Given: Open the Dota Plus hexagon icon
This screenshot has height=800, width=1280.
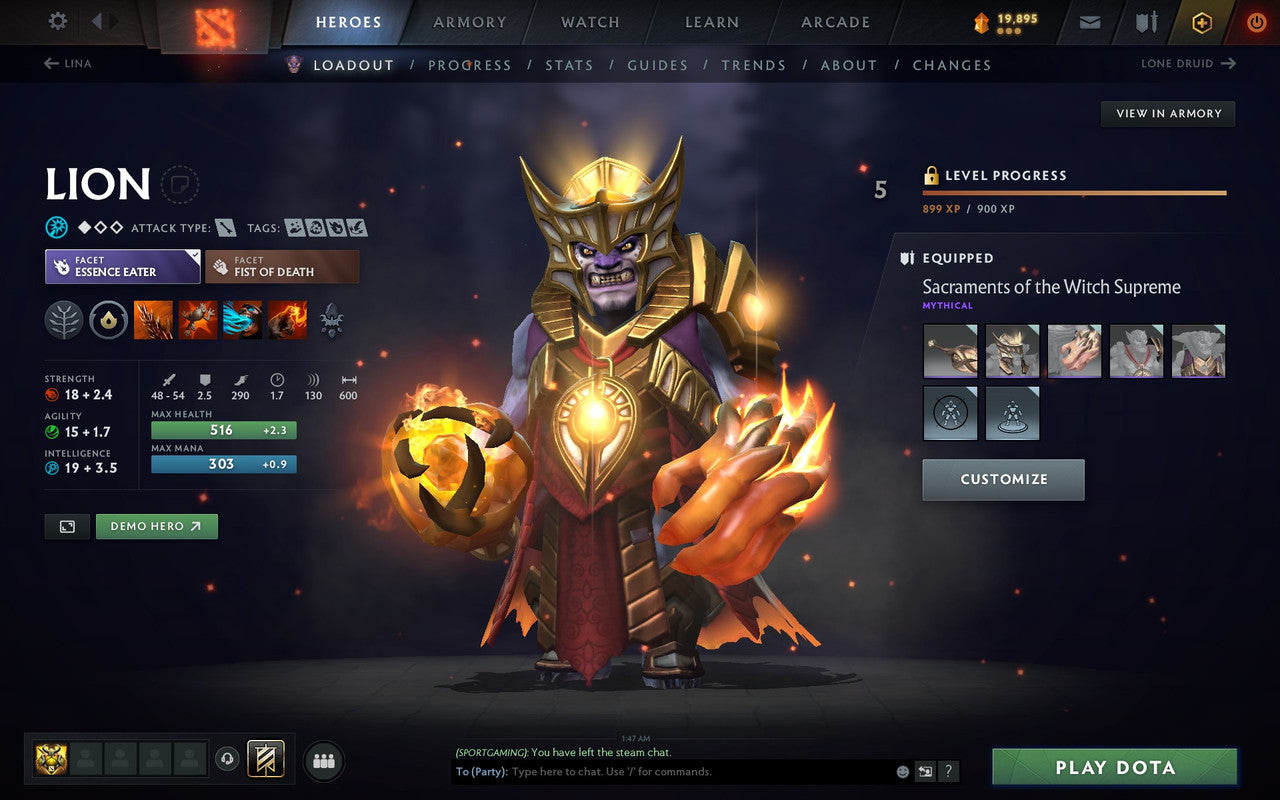Looking at the screenshot, I should pyautogui.click(x=1202, y=21).
